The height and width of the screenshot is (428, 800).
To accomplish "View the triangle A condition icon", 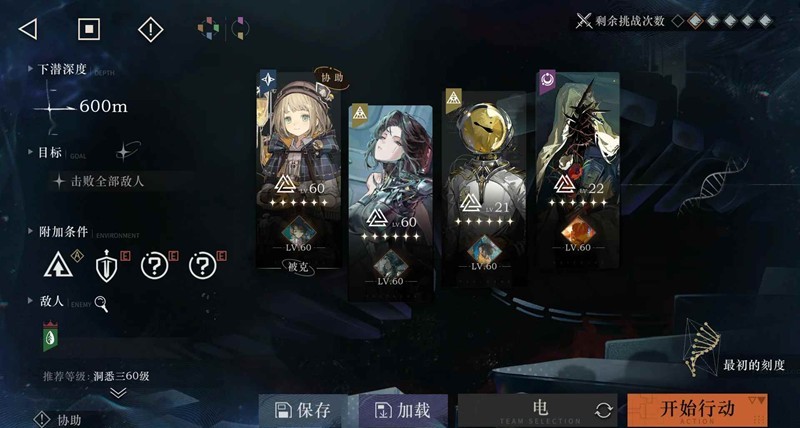I will click(59, 265).
